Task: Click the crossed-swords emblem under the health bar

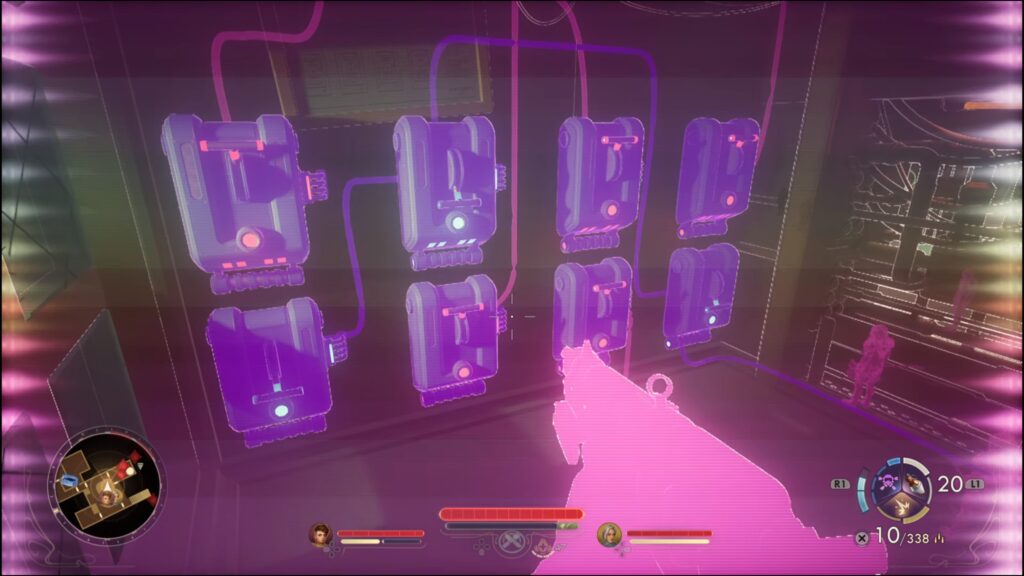Action: click(511, 543)
